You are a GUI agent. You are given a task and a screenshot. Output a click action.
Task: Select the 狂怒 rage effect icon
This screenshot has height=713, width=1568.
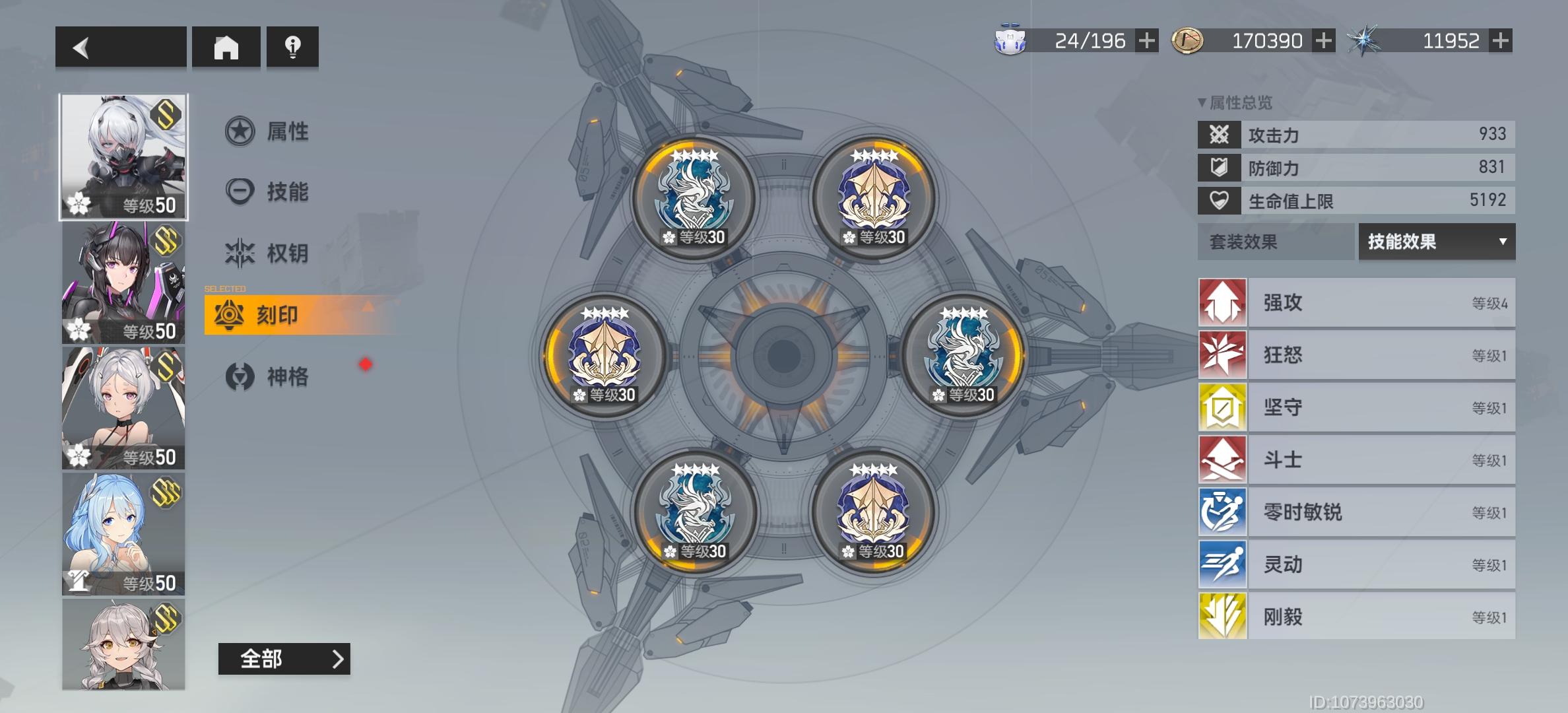click(x=1222, y=355)
